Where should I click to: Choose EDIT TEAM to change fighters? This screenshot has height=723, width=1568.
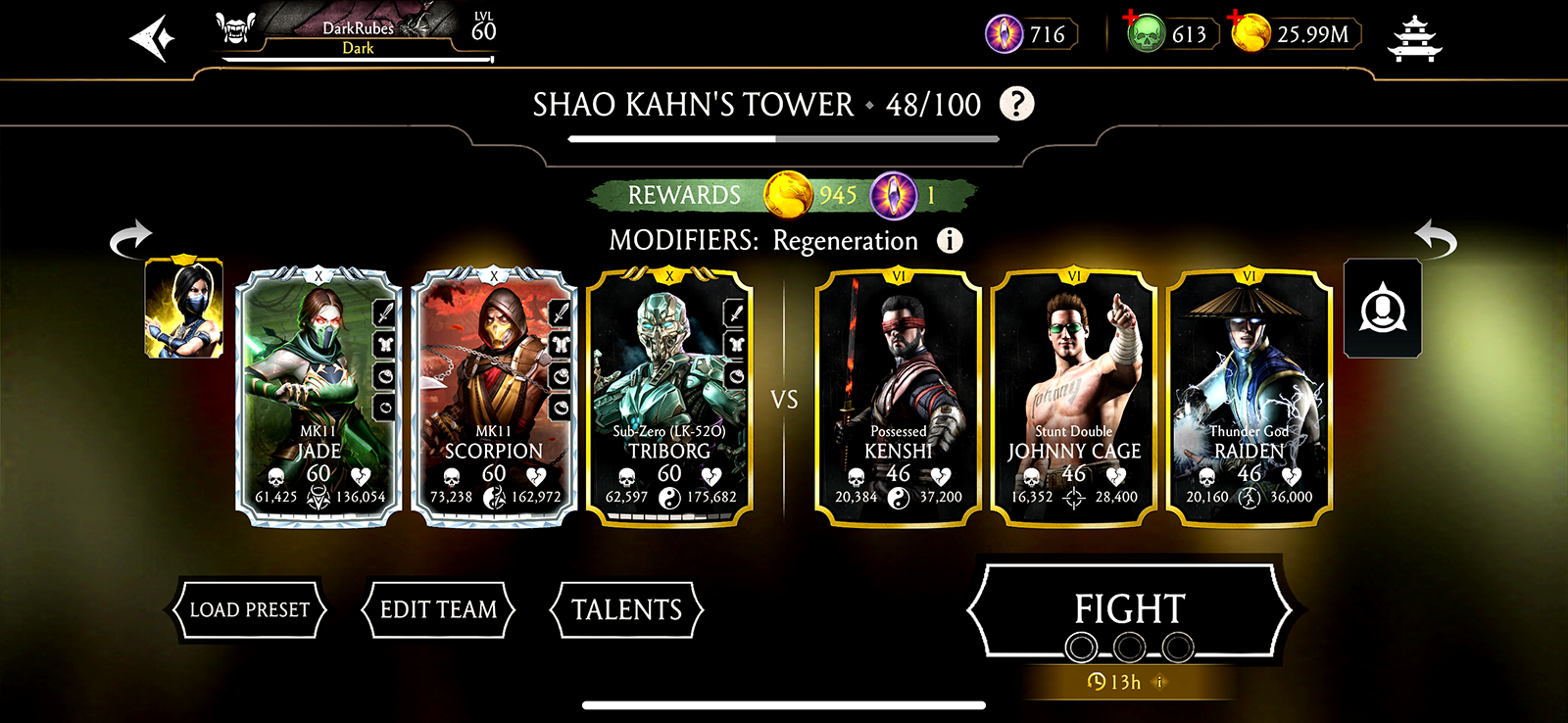coord(438,610)
